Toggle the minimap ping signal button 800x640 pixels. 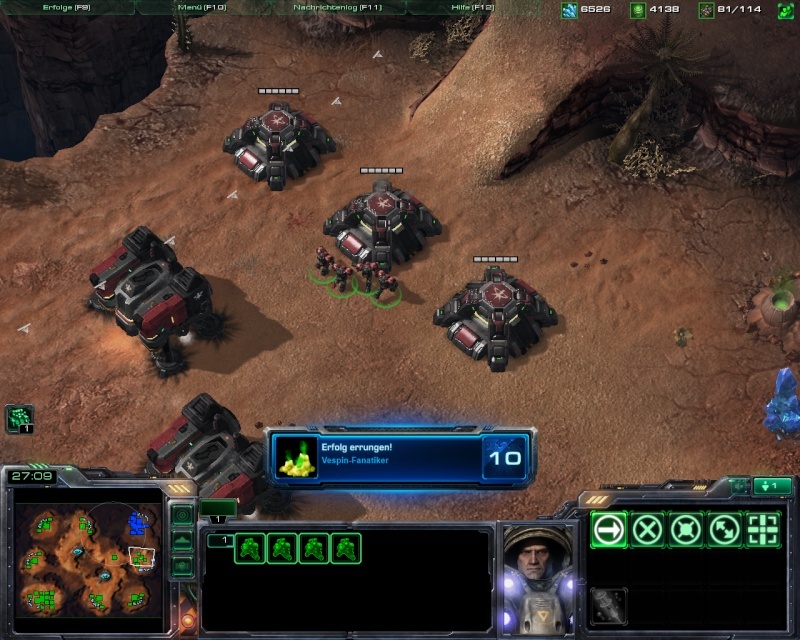click(182, 515)
